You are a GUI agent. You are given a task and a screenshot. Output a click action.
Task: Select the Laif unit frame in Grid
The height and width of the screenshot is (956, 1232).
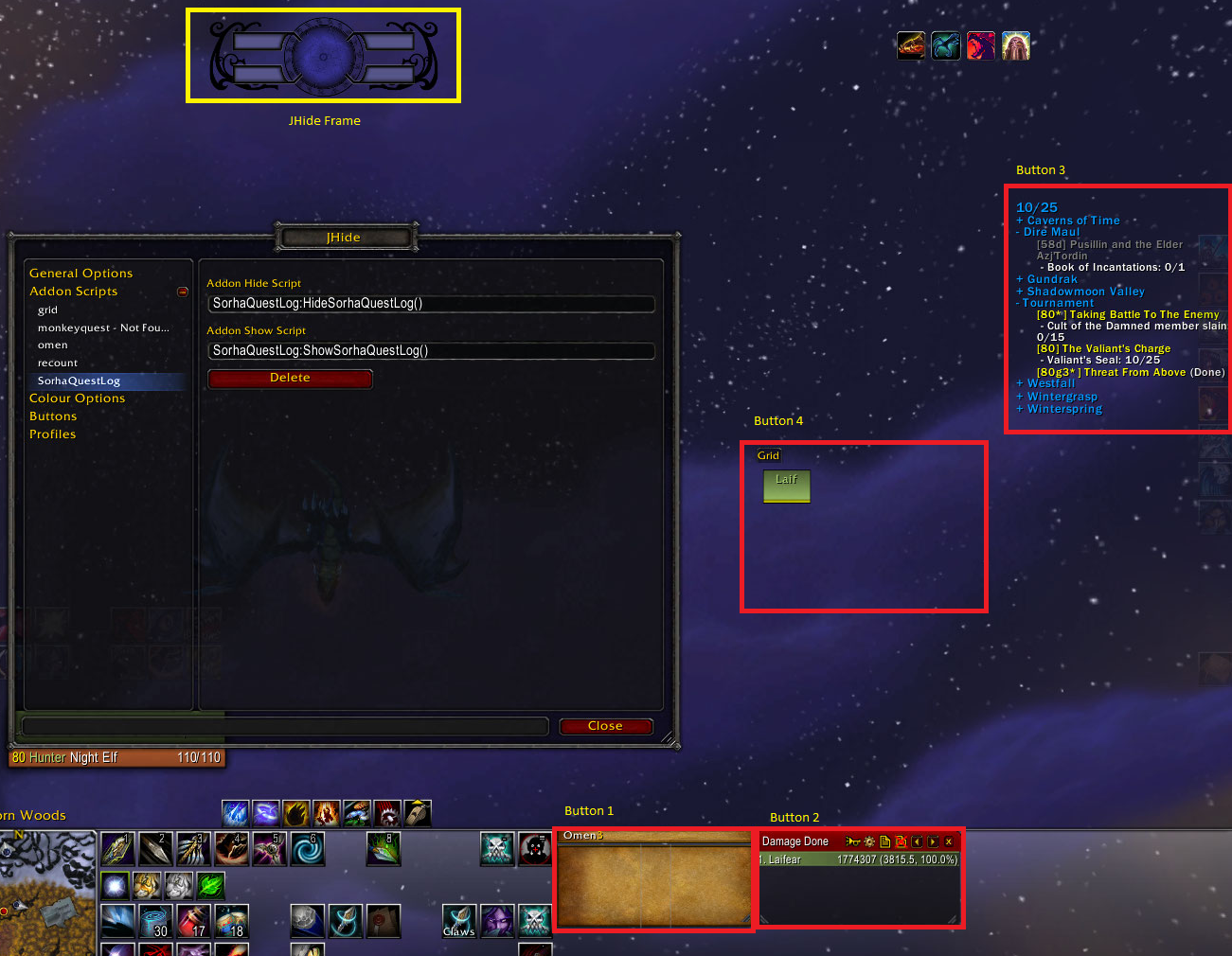coord(786,486)
